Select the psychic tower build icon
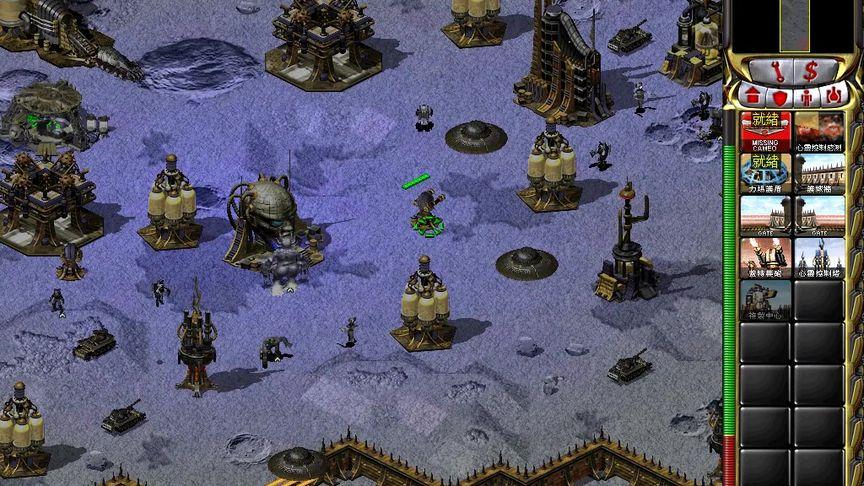Screen dimensions: 864x486 point(818,258)
